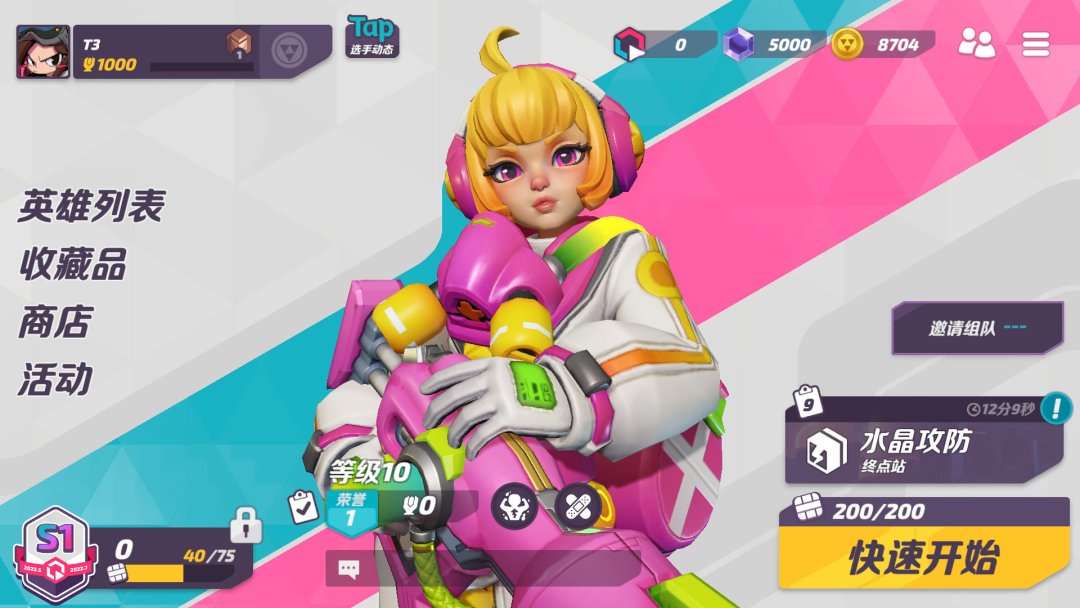This screenshot has width=1080, height=608.
Task: Open the 荣誉 honor level badge
Action: pyautogui.click(x=350, y=509)
